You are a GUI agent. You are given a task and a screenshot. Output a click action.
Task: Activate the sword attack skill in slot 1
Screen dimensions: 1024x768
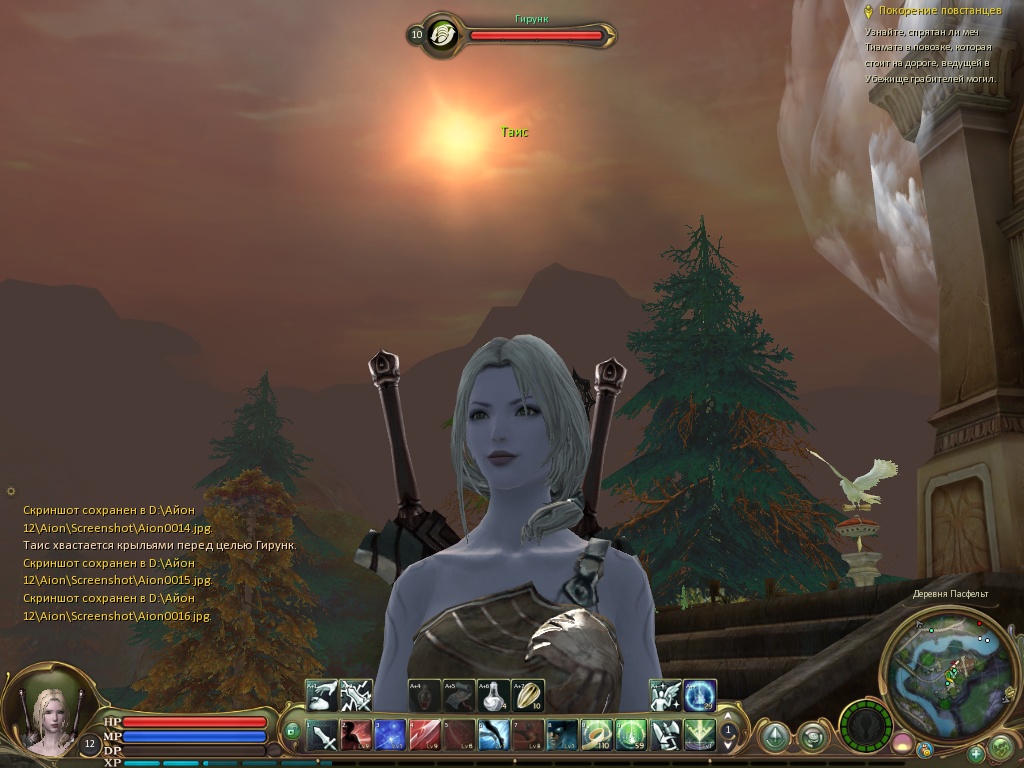click(324, 736)
